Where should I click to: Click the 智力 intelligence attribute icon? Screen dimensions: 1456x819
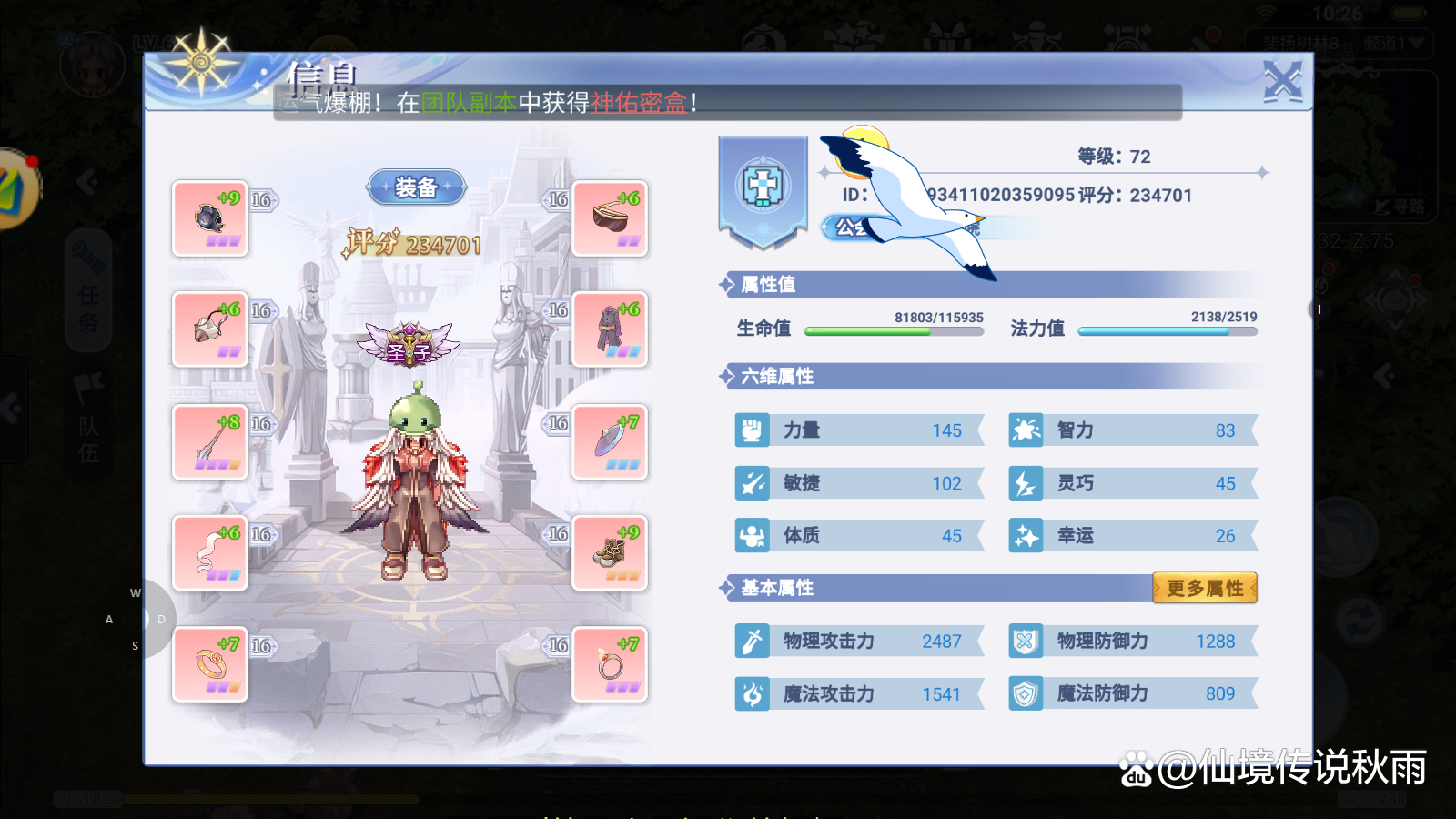(1025, 430)
